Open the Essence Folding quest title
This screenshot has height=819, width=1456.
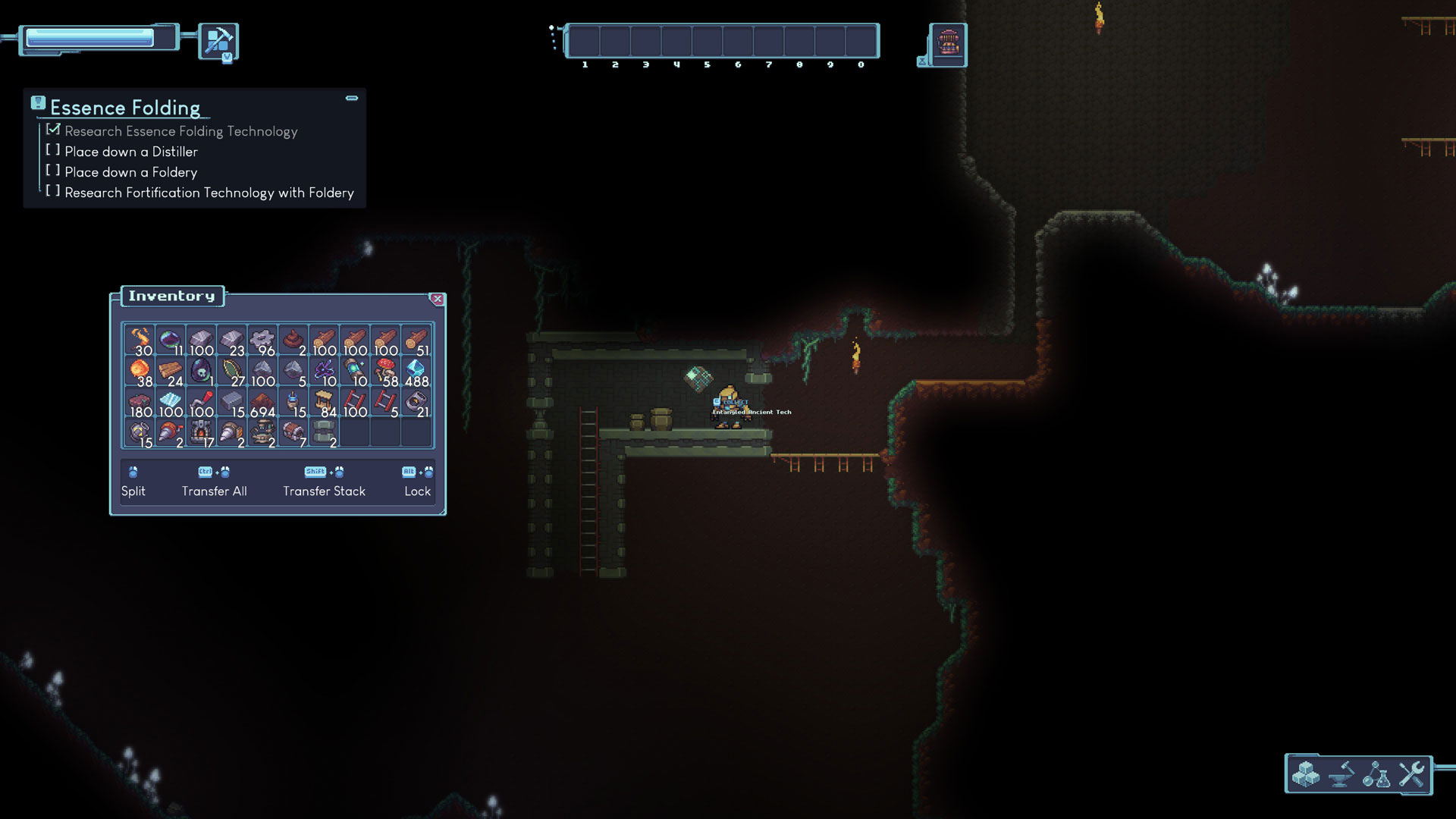pos(125,108)
